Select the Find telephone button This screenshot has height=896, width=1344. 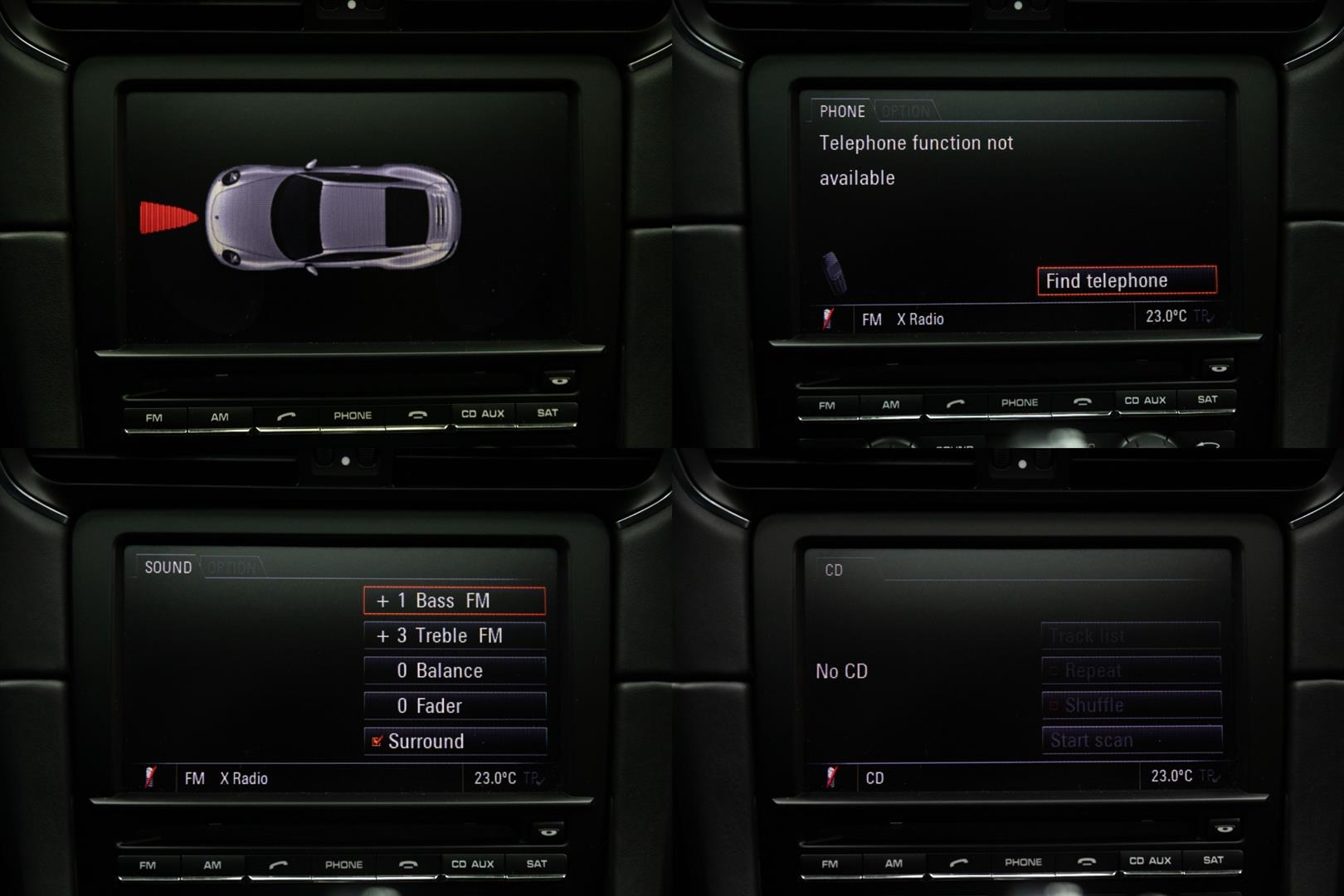coord(1127,280)
